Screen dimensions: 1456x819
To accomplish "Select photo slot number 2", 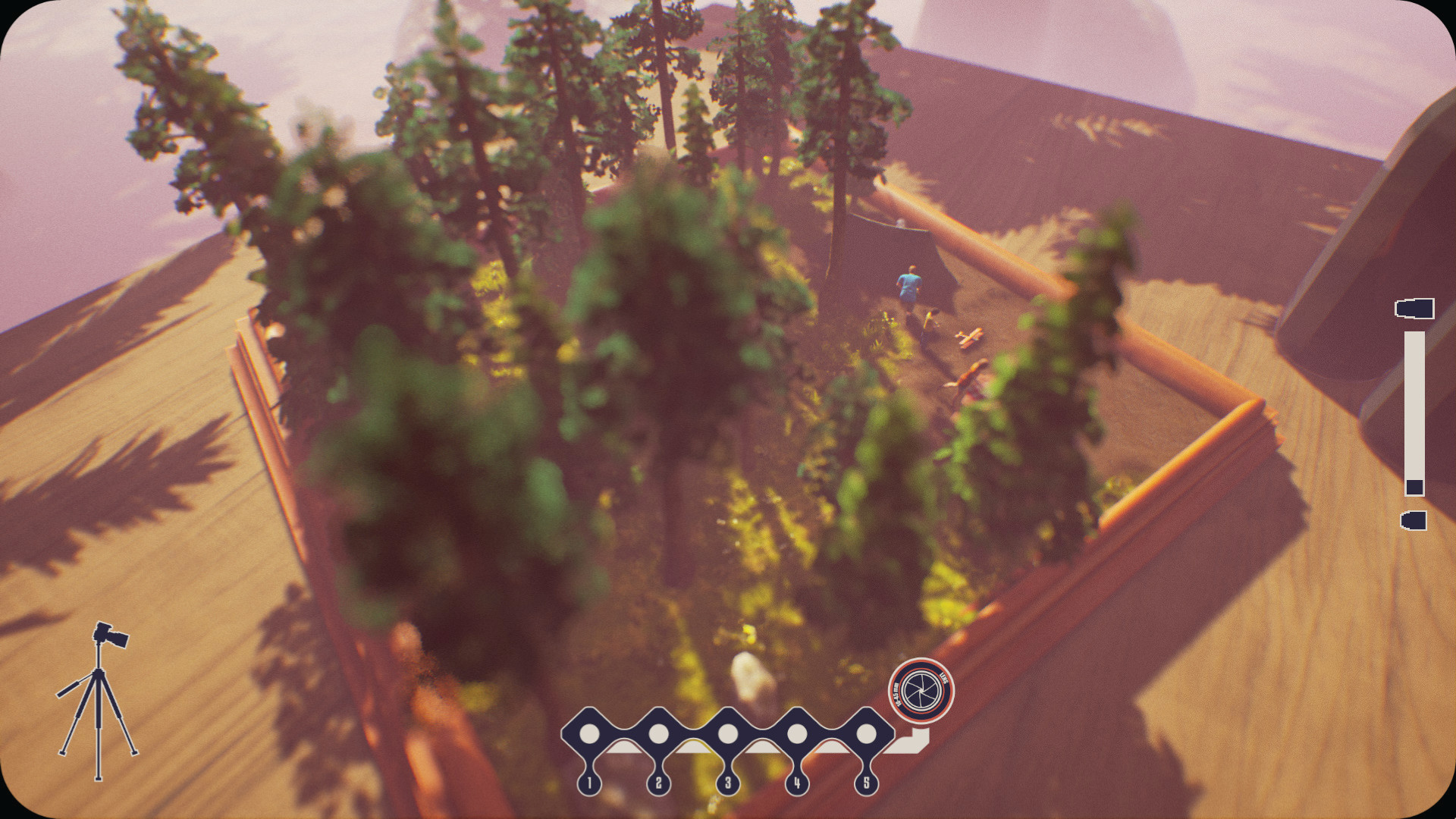I will [x=658, y=734].
